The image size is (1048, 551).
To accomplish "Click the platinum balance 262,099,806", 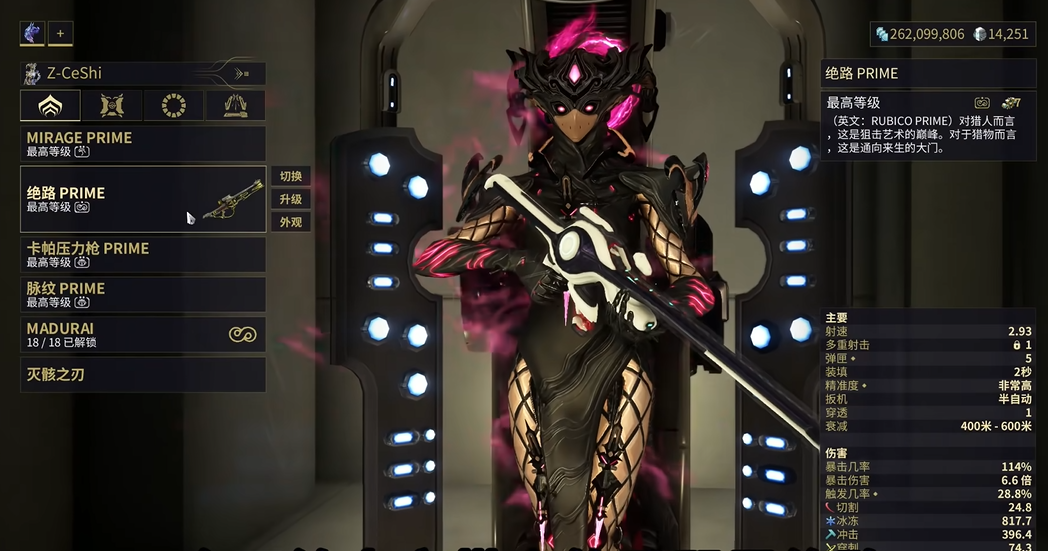I will [920, 34].
